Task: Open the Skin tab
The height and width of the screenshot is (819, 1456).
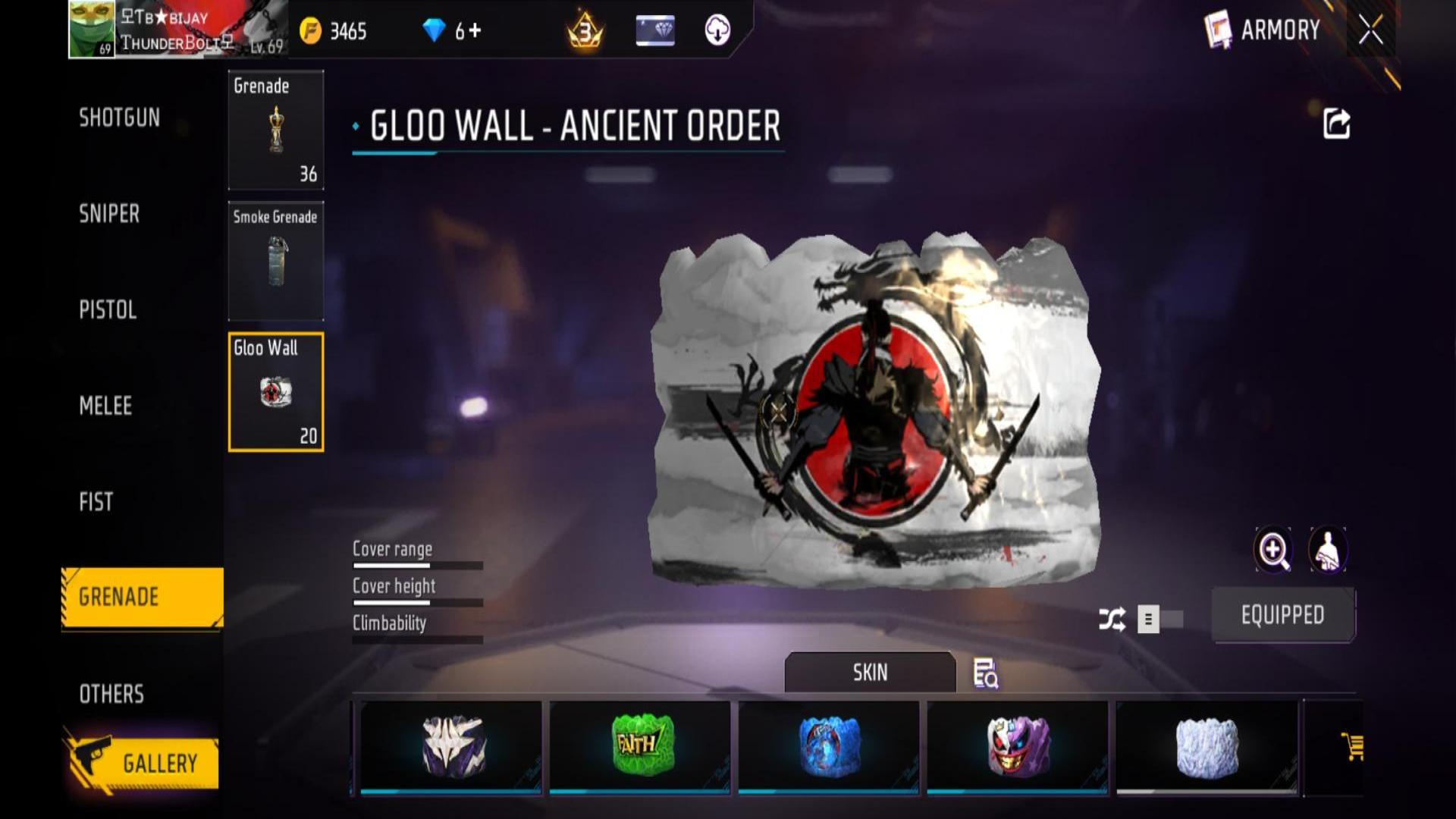Action: (x=870, y=672)
